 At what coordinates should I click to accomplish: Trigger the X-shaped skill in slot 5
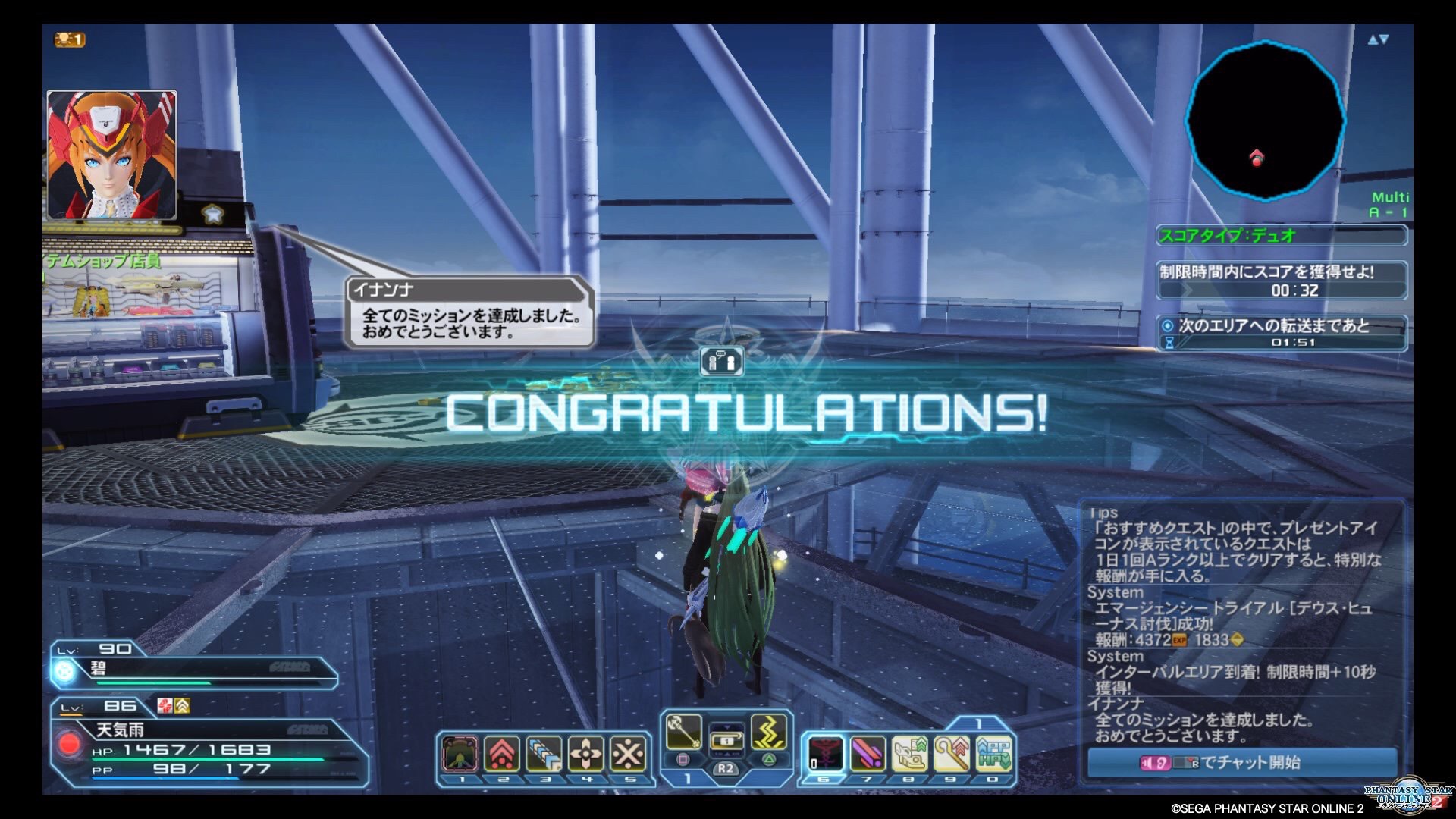pos(628,755)
